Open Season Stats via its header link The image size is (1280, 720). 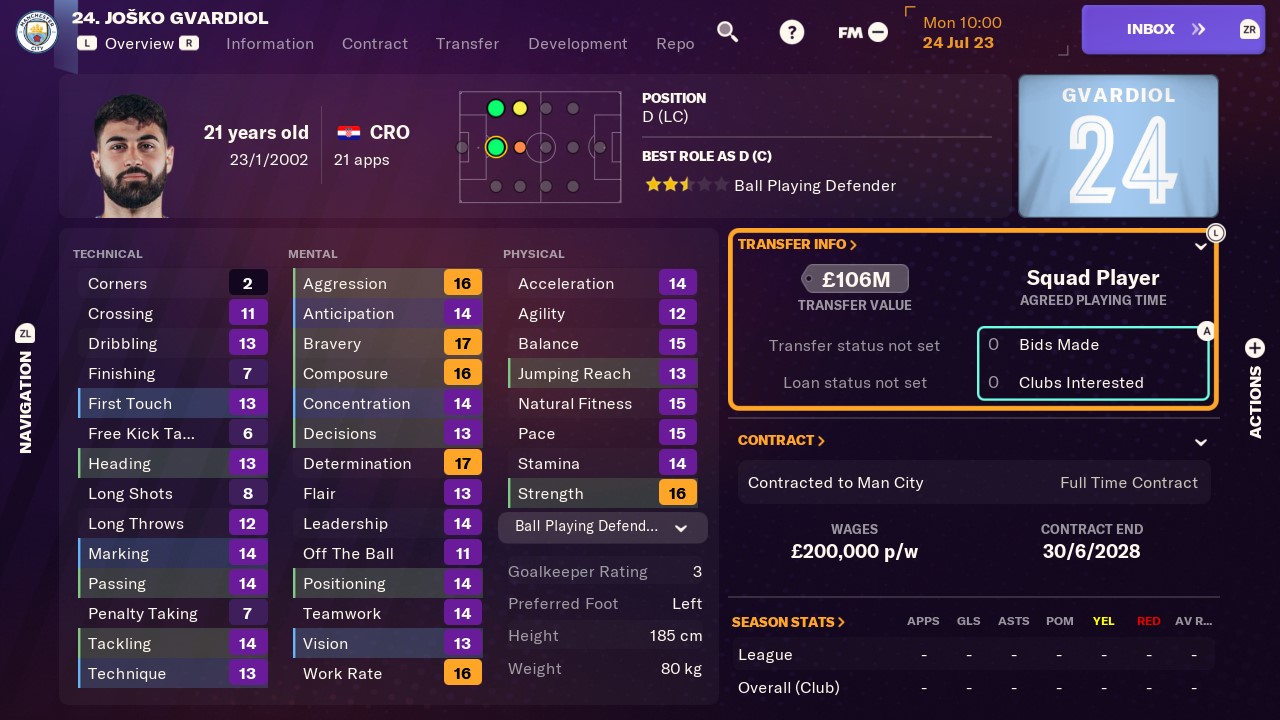click(788, 621)
